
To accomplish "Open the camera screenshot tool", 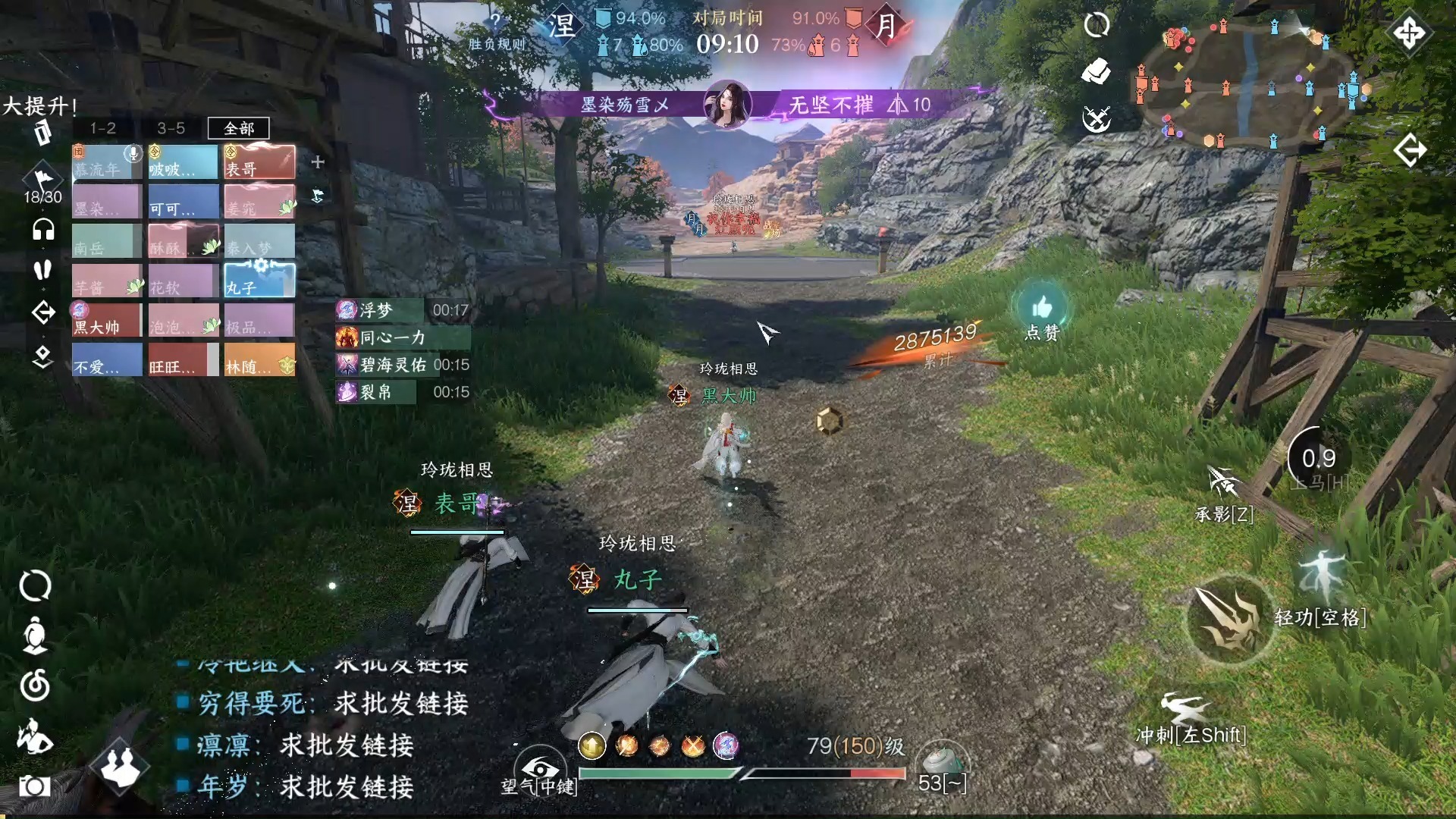I will point(34,786).
